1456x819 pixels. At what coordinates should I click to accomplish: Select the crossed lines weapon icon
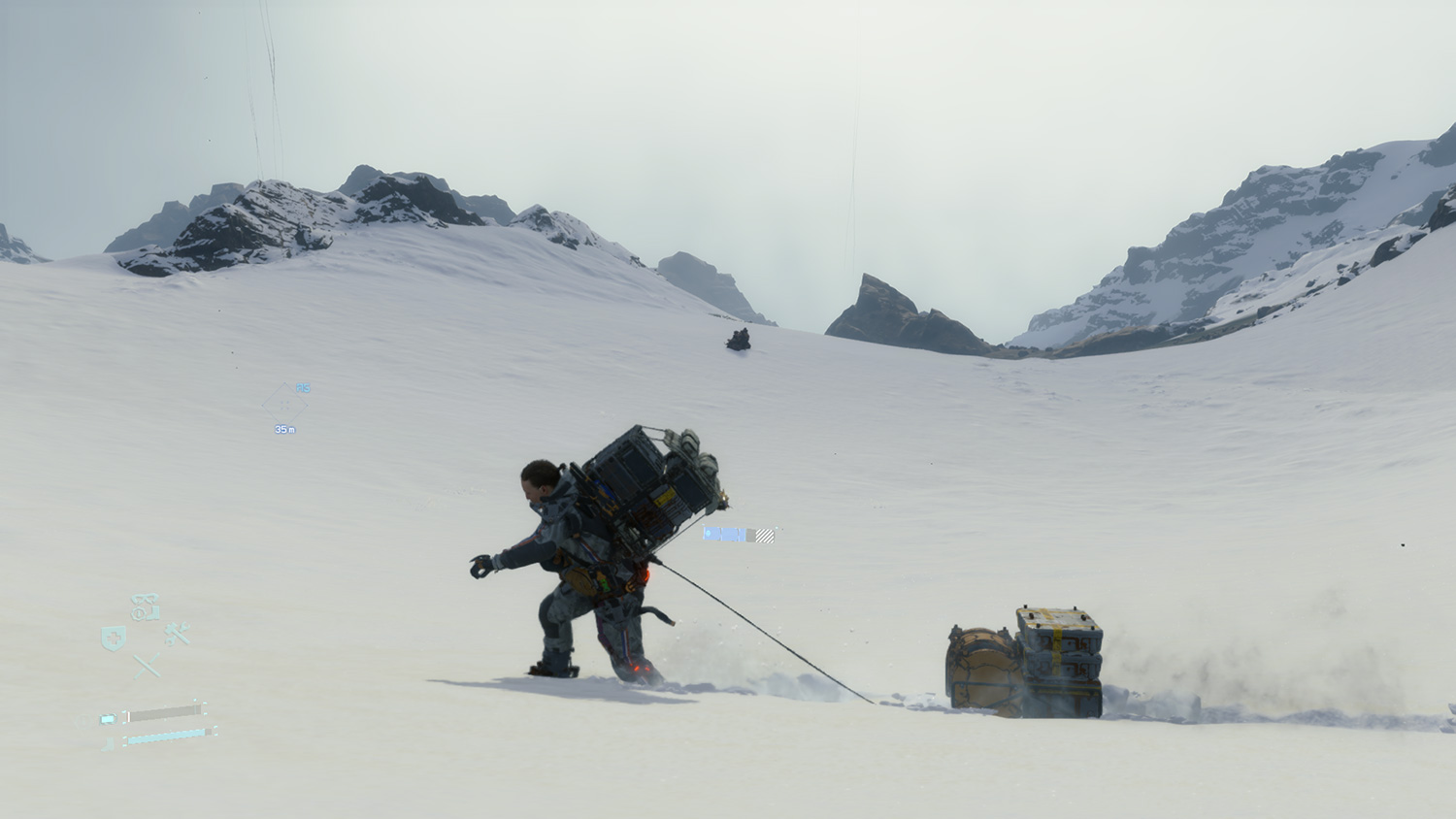147,666
